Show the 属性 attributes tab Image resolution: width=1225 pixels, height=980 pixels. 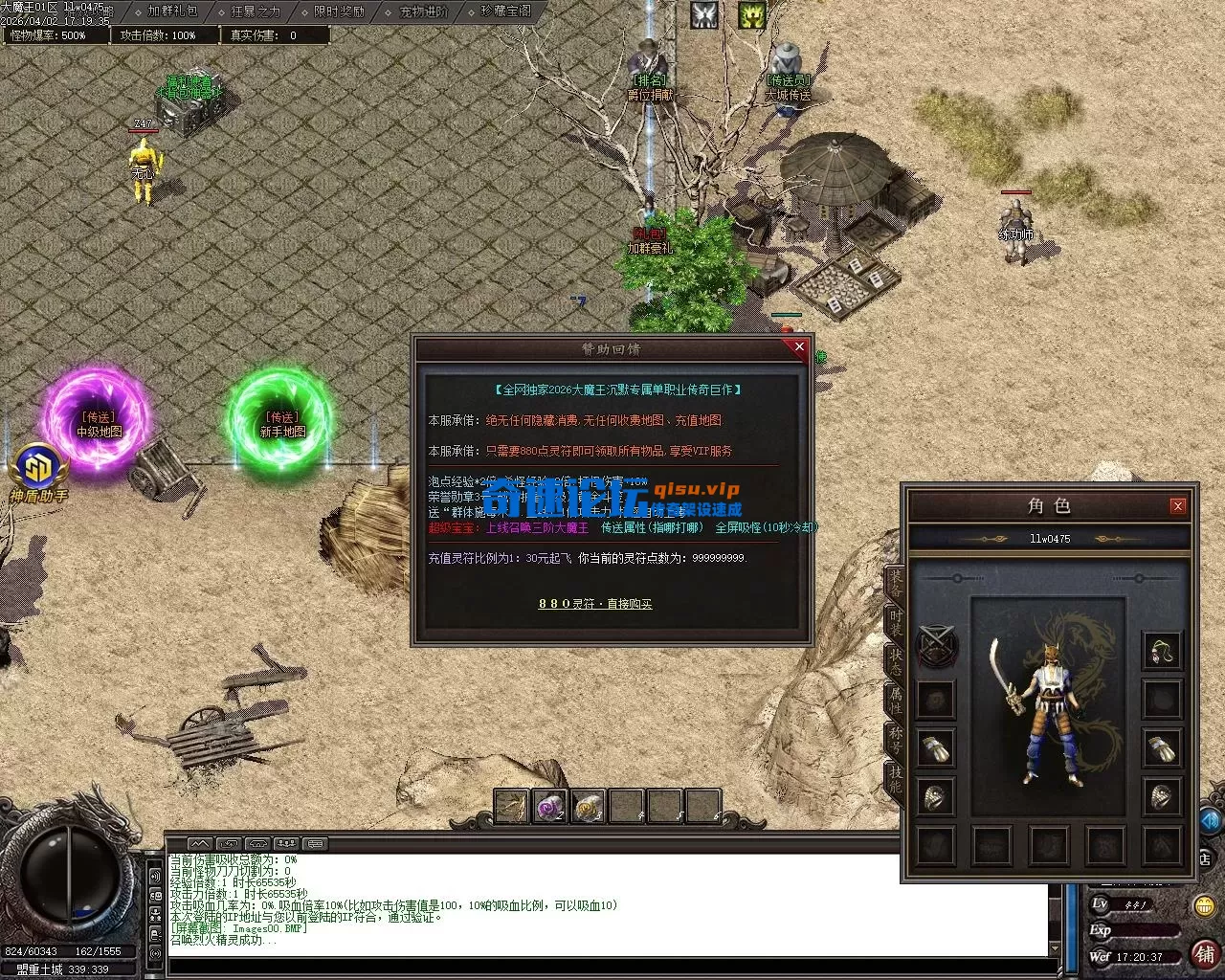[895, 701]
